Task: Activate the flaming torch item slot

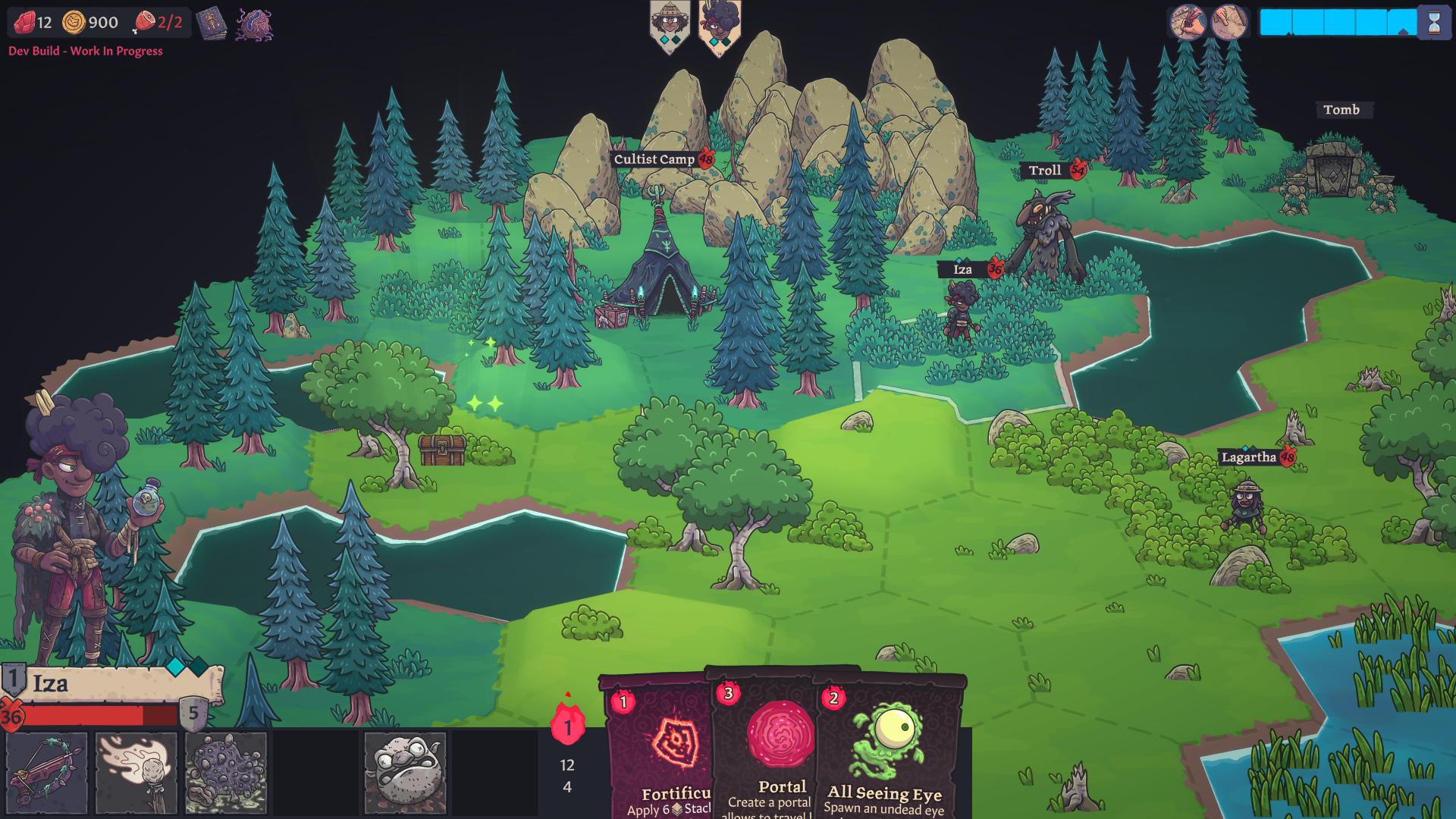Action: click(136, 772)
